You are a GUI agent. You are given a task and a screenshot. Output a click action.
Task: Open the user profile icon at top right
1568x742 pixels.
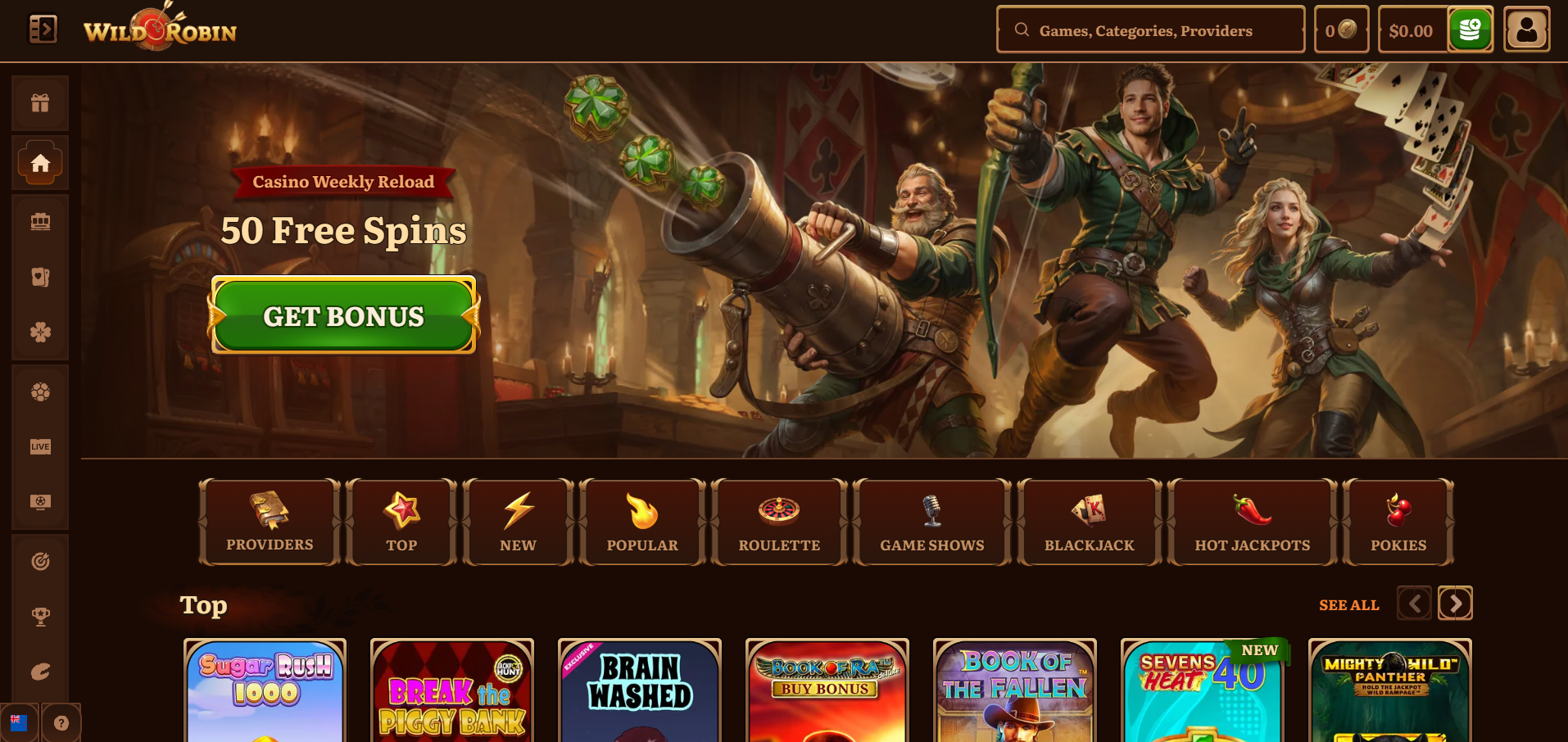click(1525, 29)
